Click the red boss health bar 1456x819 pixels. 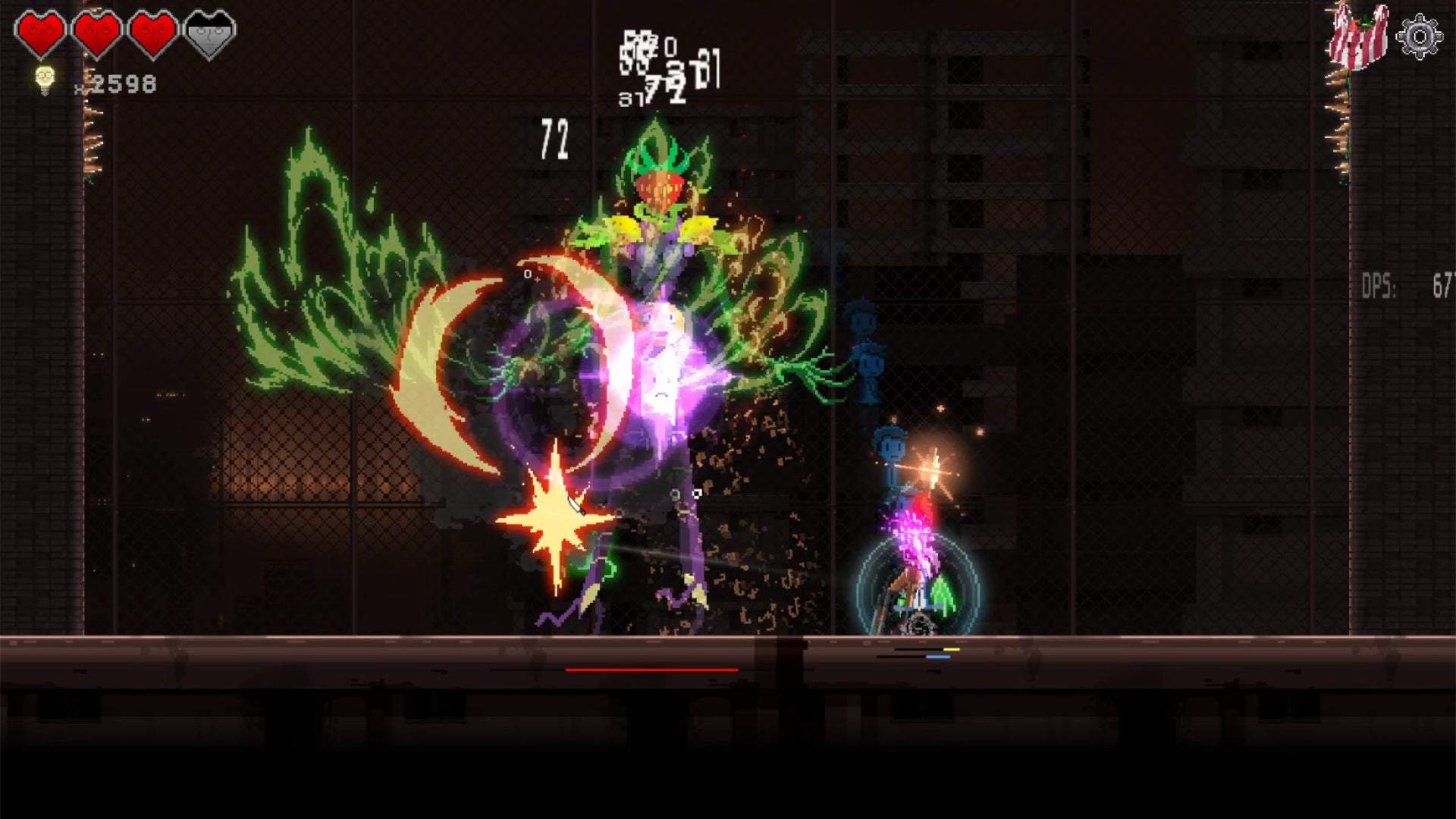[651, 670]
